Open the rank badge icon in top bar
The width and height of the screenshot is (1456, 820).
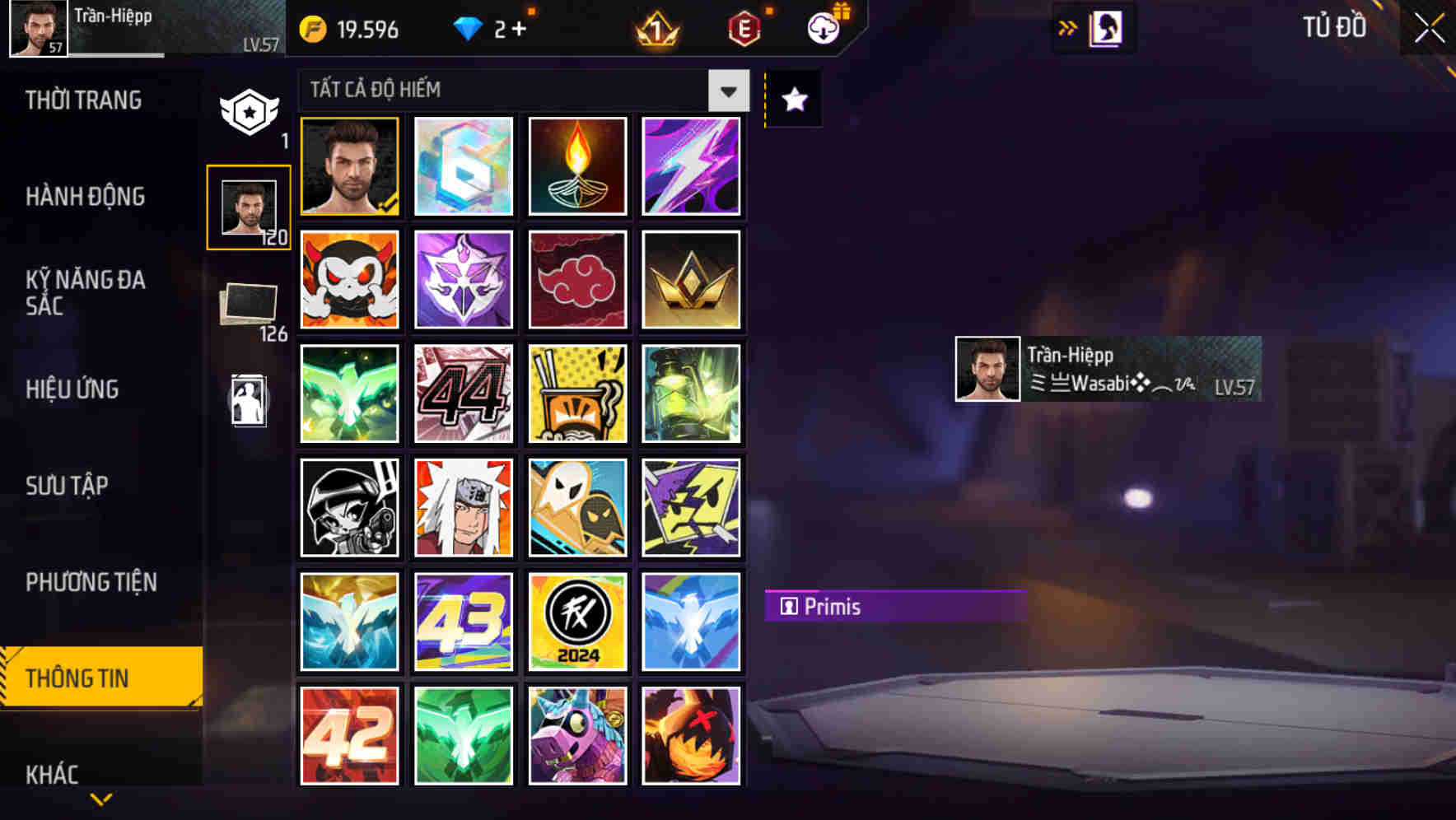655,30
